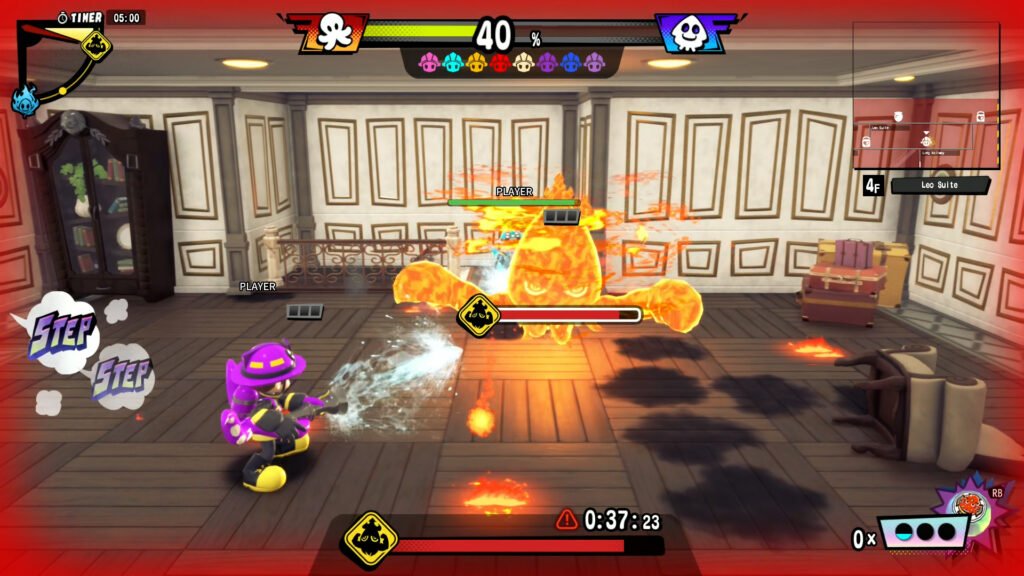
Task: Click the three-orb charge panel
Action: point(921,532)
